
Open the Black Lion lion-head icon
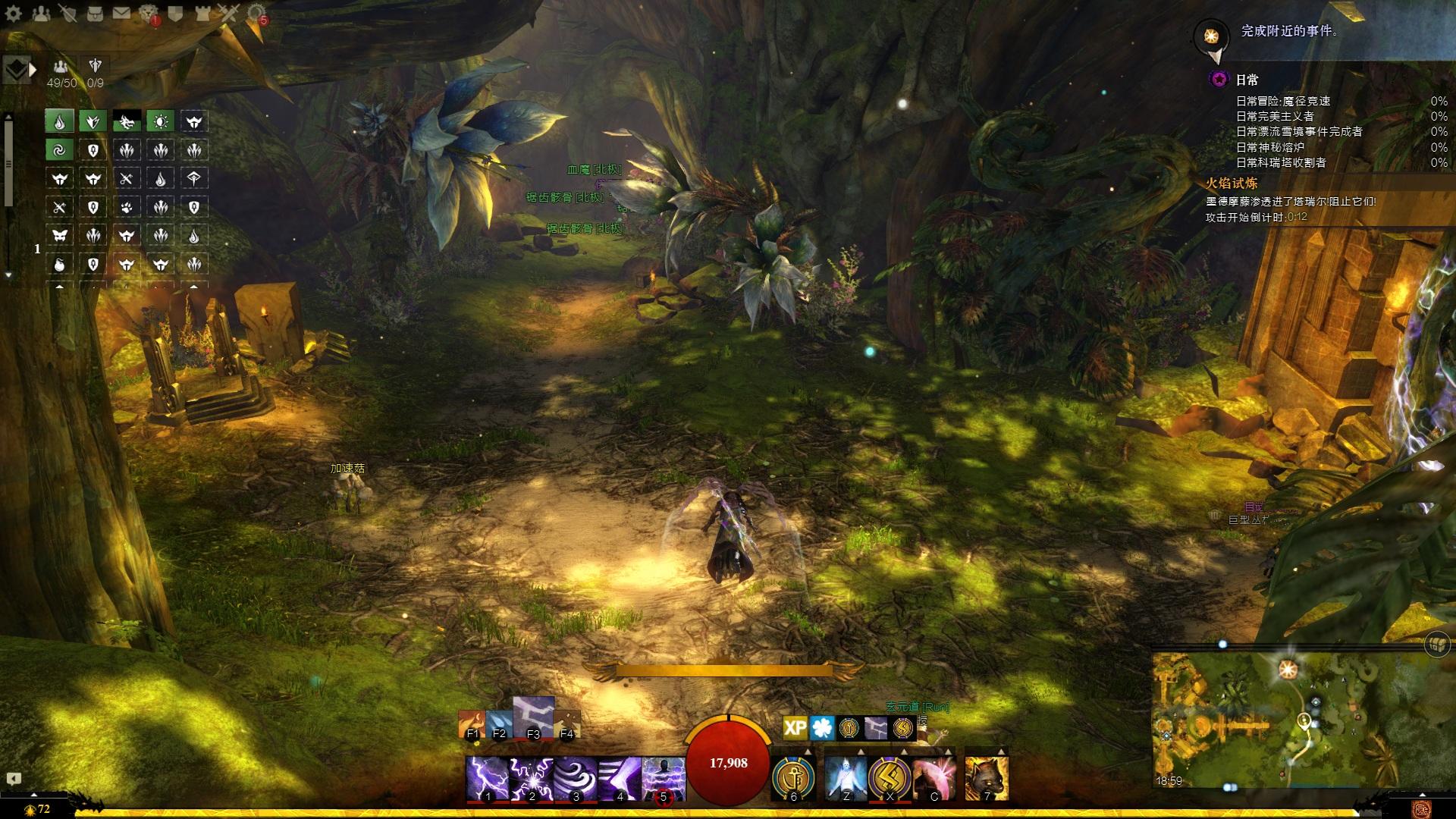click(148, 13)
